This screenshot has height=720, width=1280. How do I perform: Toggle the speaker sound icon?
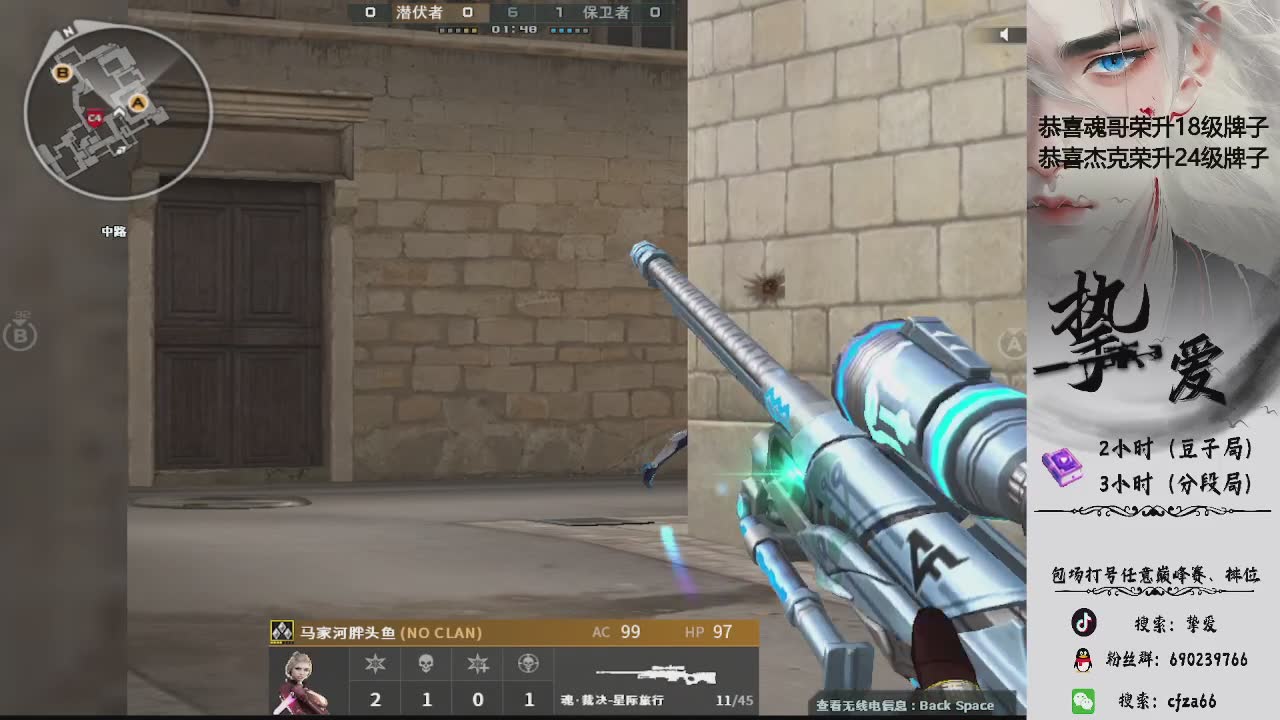(1004, 35)
